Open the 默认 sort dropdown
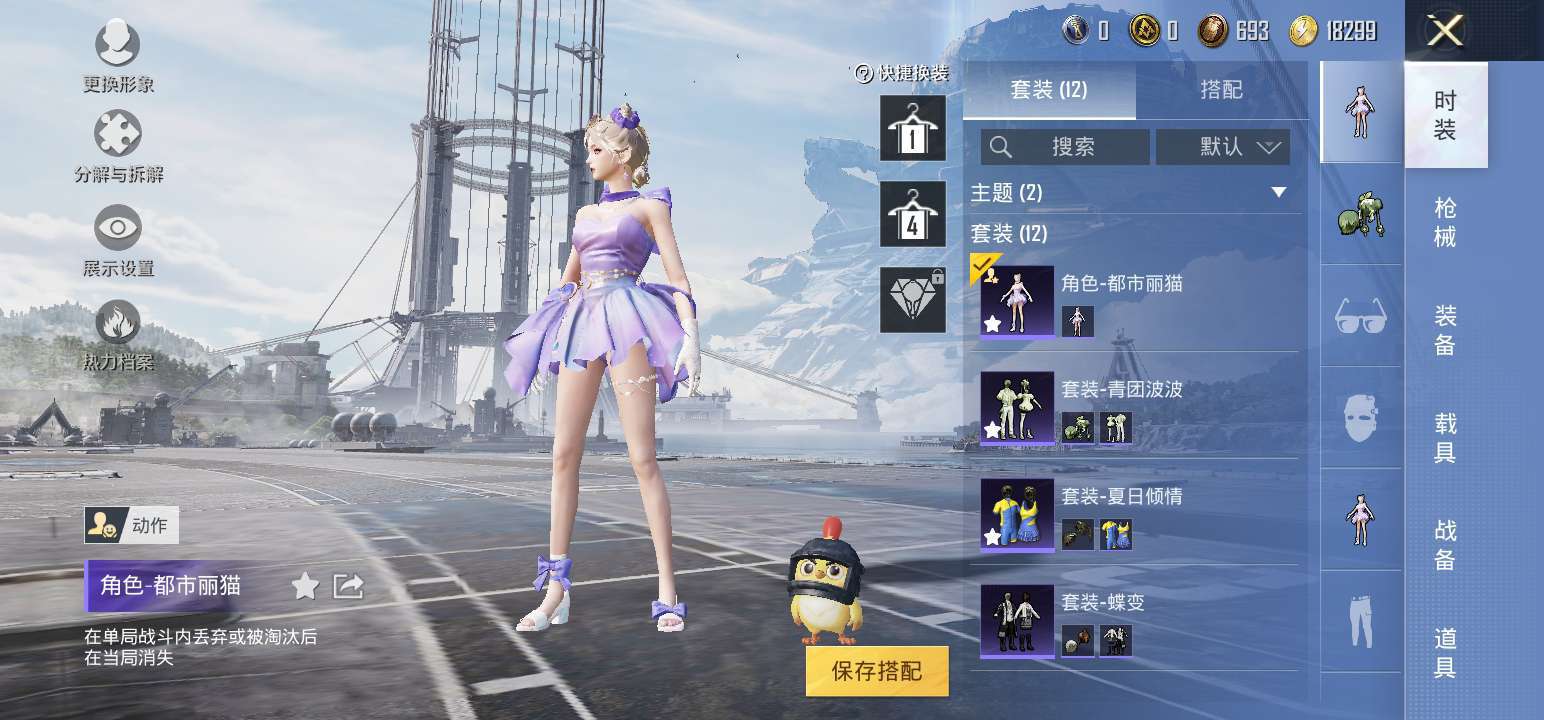Screen dimensions: 1544x720 (x=1223, y=147)
